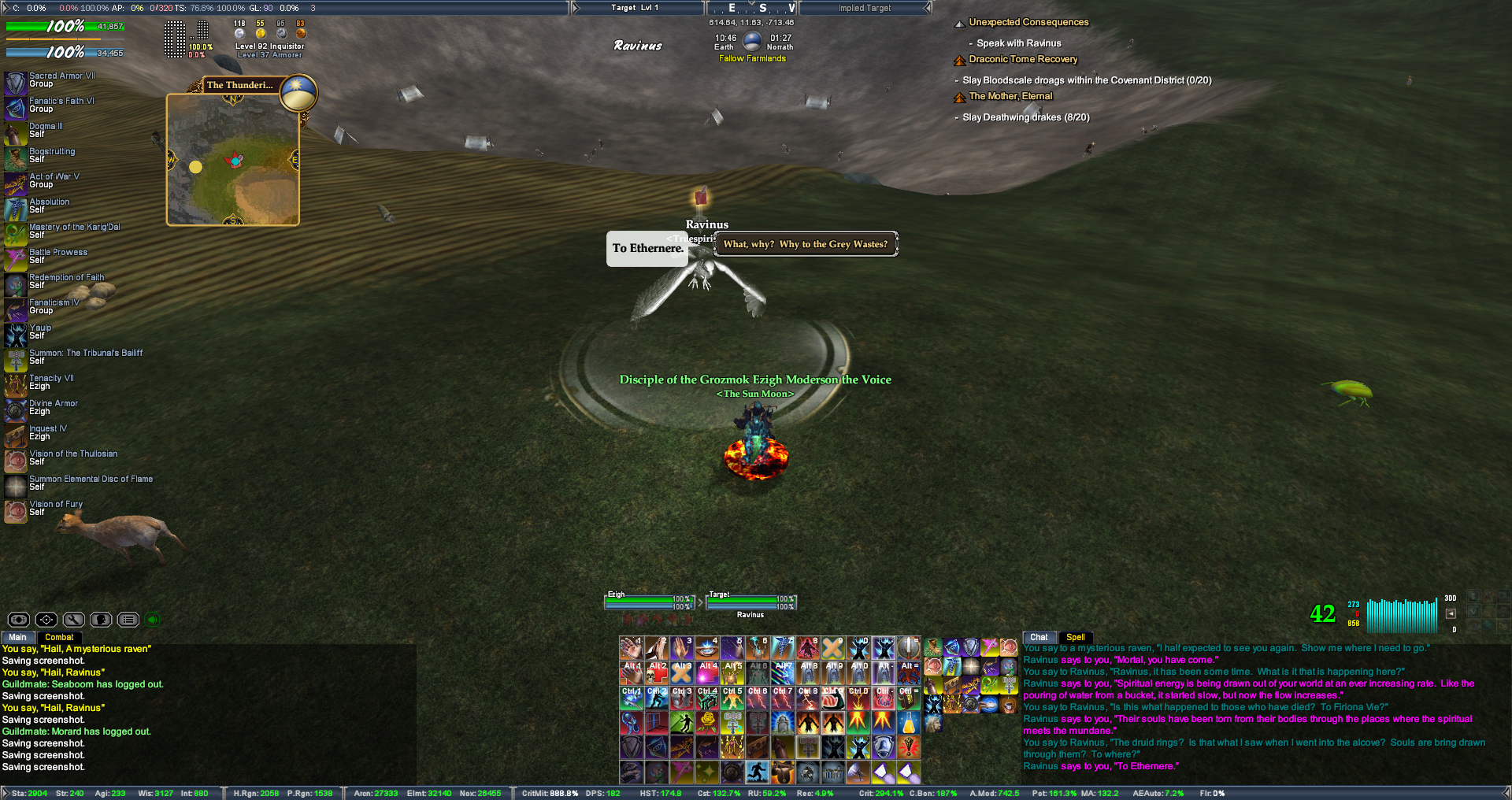
Task: Select the Divine Armor buff on Ezigh
Action: [x=16, y=410]
